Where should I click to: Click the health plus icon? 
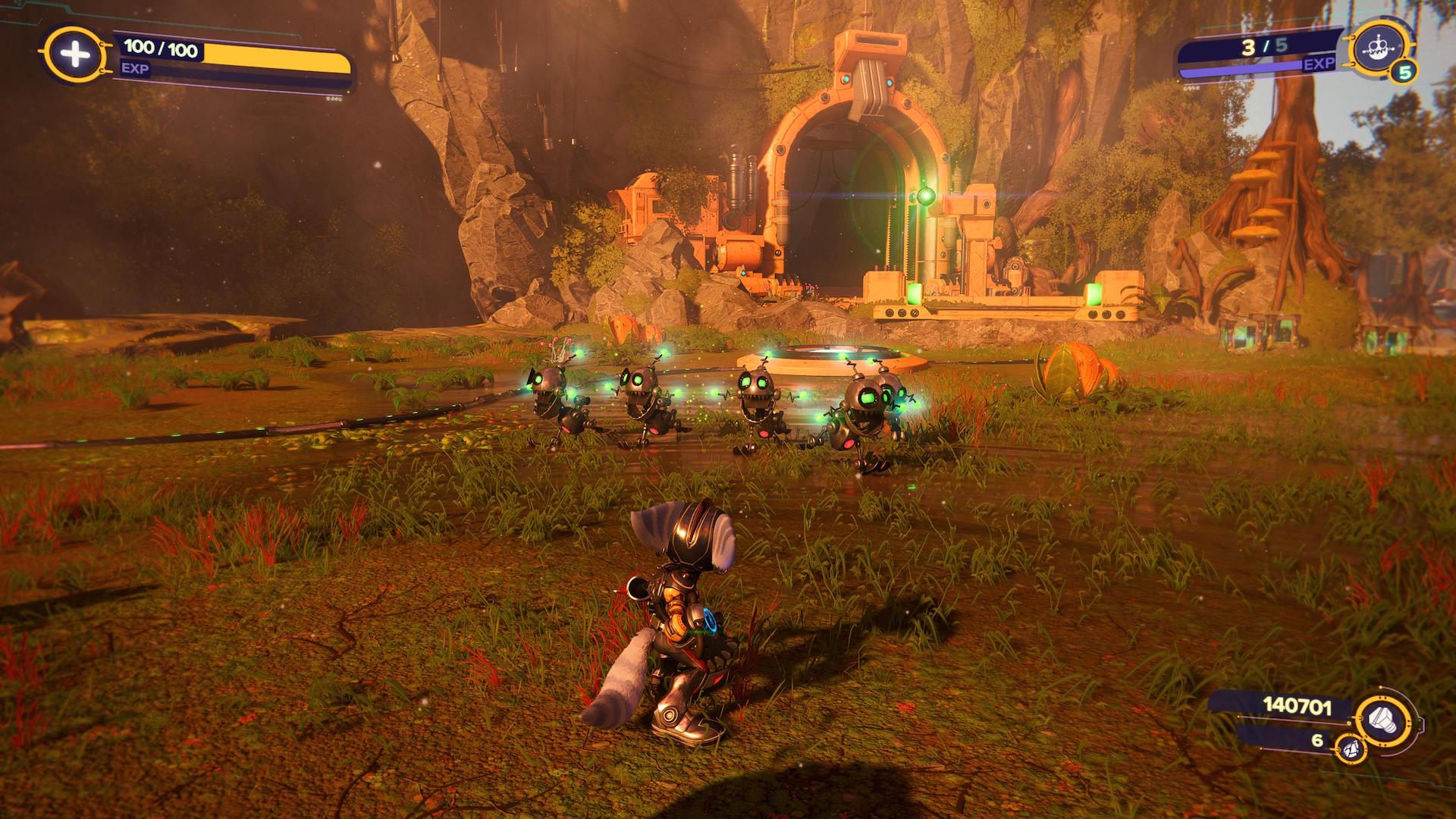point(69,55)
